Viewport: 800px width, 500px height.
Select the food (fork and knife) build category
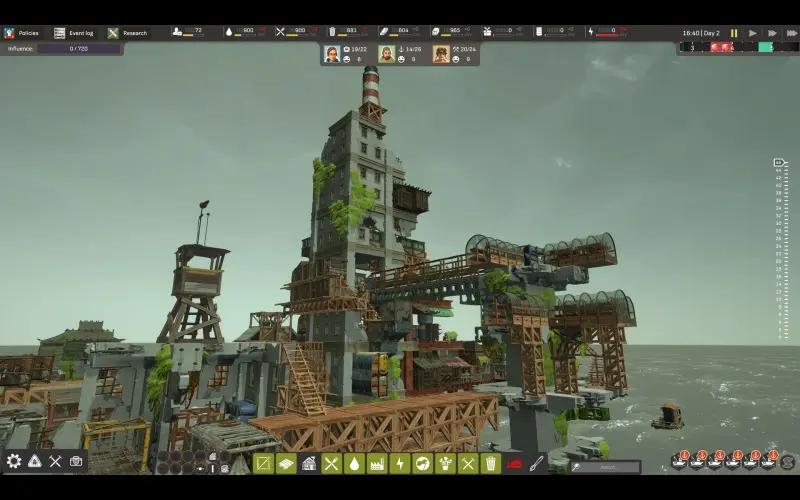pyautogui.click(x=331, y=463)
